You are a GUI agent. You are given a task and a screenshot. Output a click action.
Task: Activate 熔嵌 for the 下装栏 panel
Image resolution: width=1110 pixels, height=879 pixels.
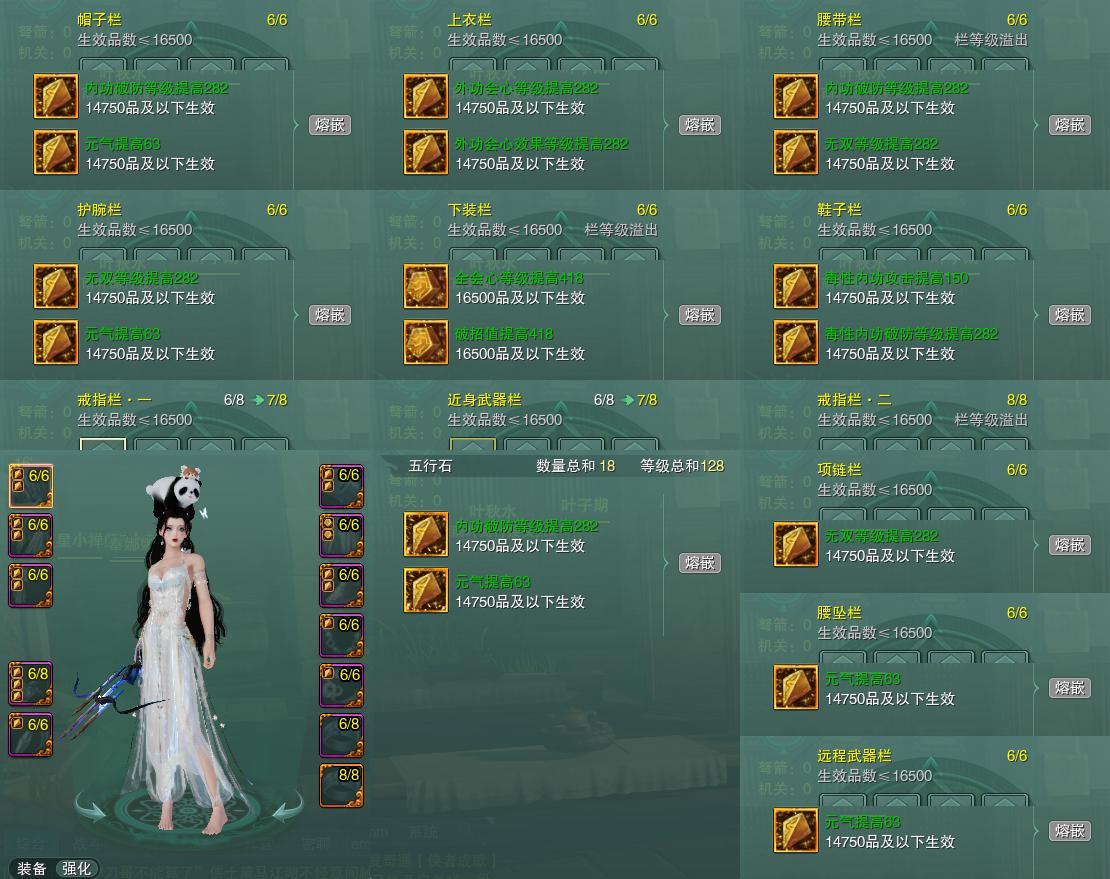[700, 315]
